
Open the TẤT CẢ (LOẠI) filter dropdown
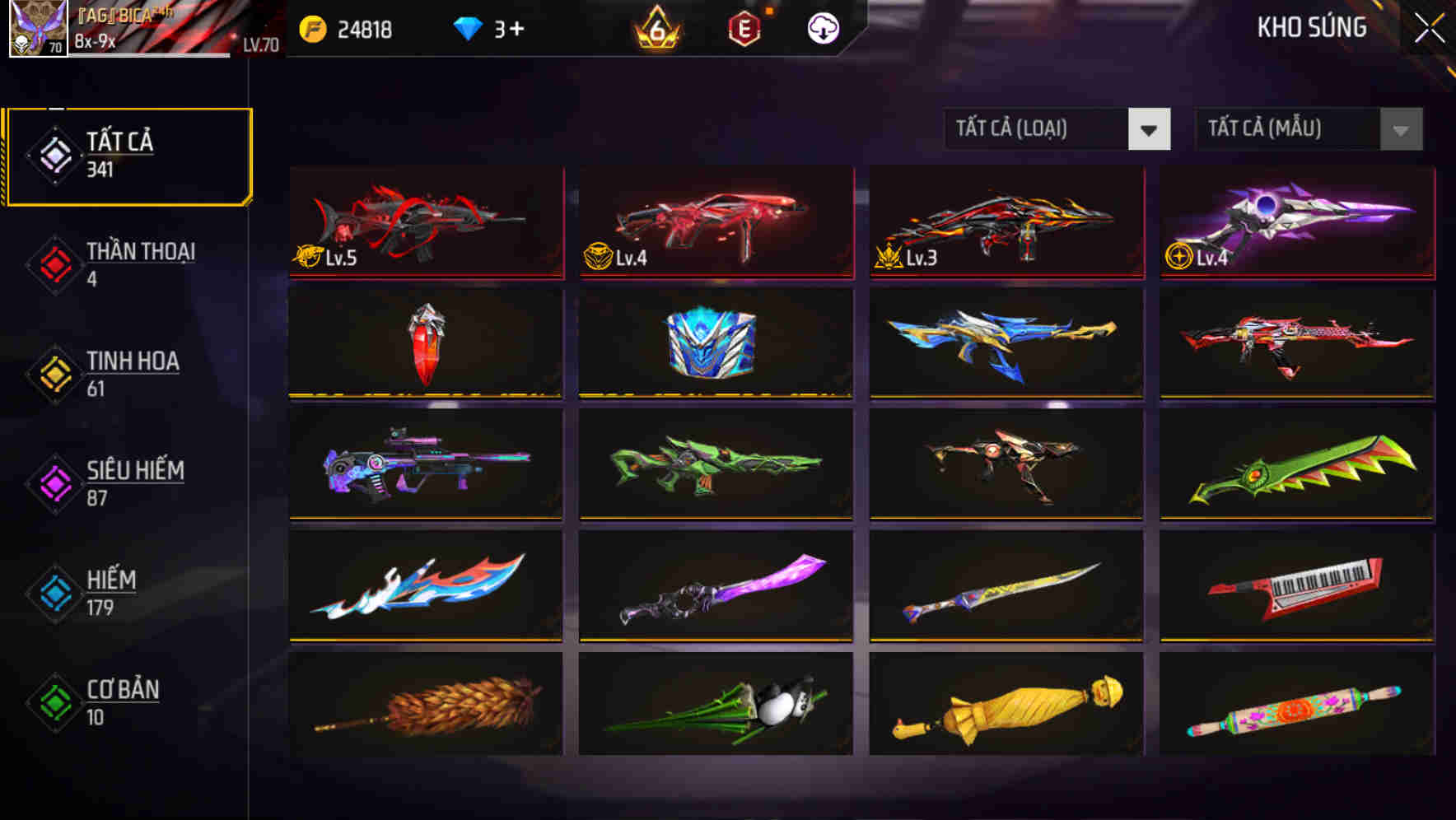point(1057,130)
